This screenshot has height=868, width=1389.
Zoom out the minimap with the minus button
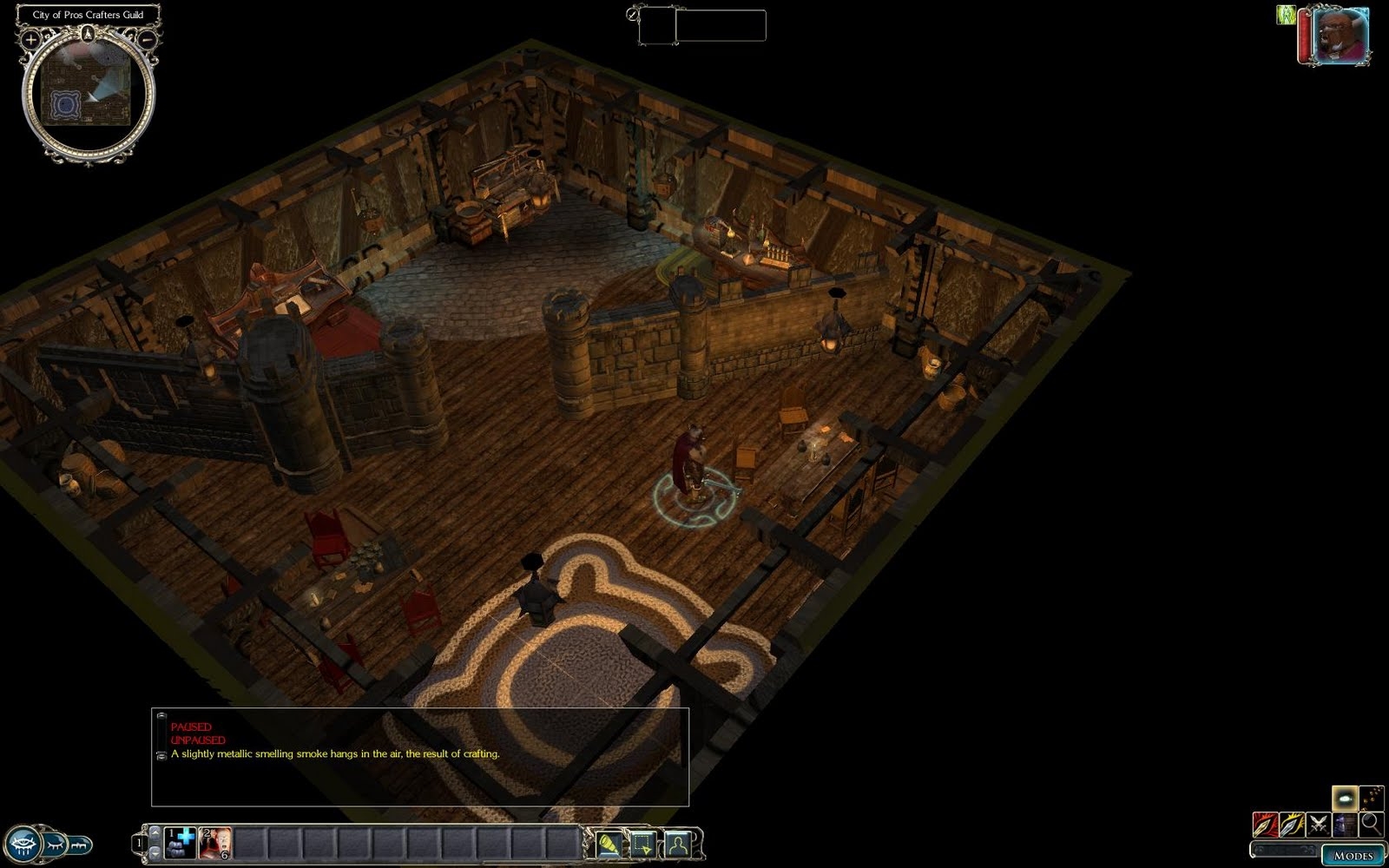coord(148,39)
